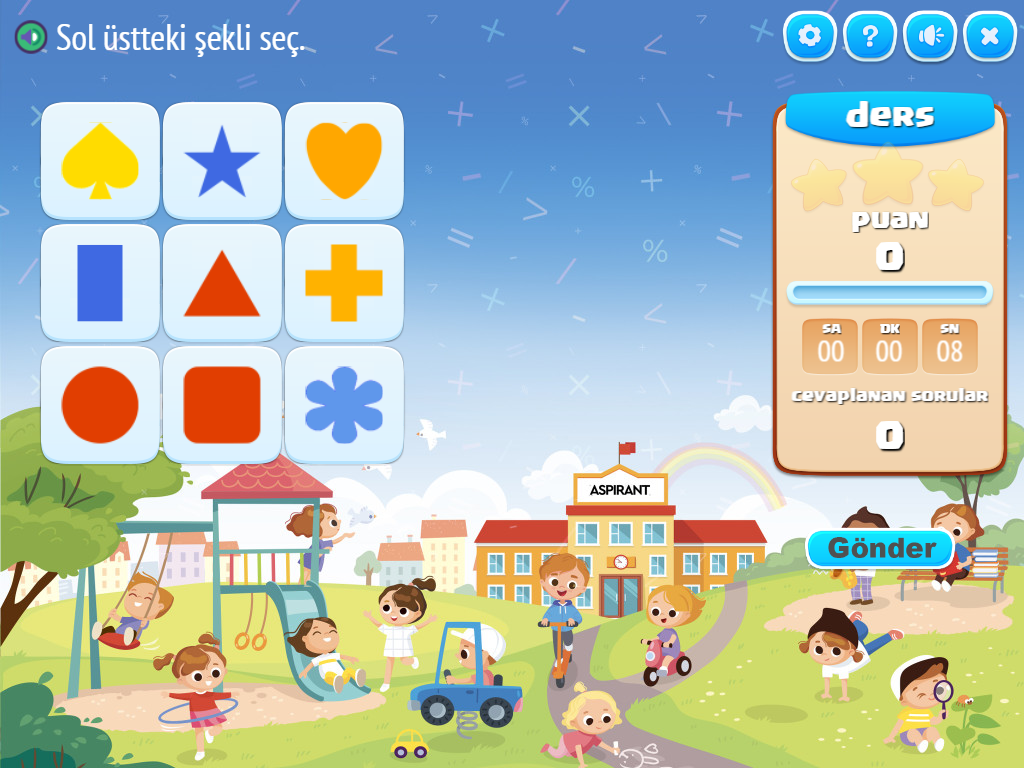
Task: Select the red circle tile
Action: [100, 405]
